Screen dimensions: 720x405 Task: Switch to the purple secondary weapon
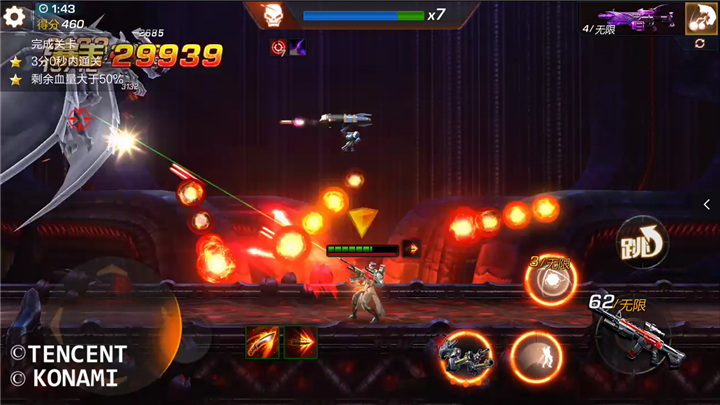click(637, 19)
